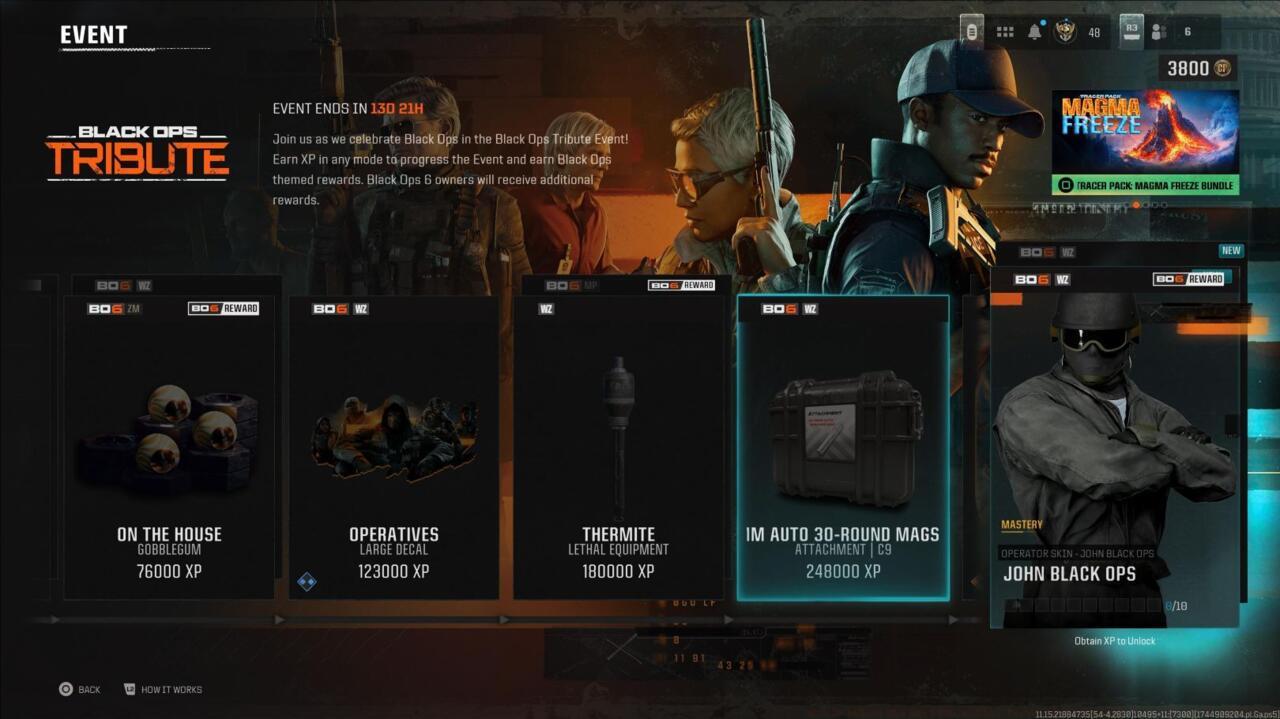Select the Thermite lethal equipment reward

pyautogui.click(x=618, y=447)
